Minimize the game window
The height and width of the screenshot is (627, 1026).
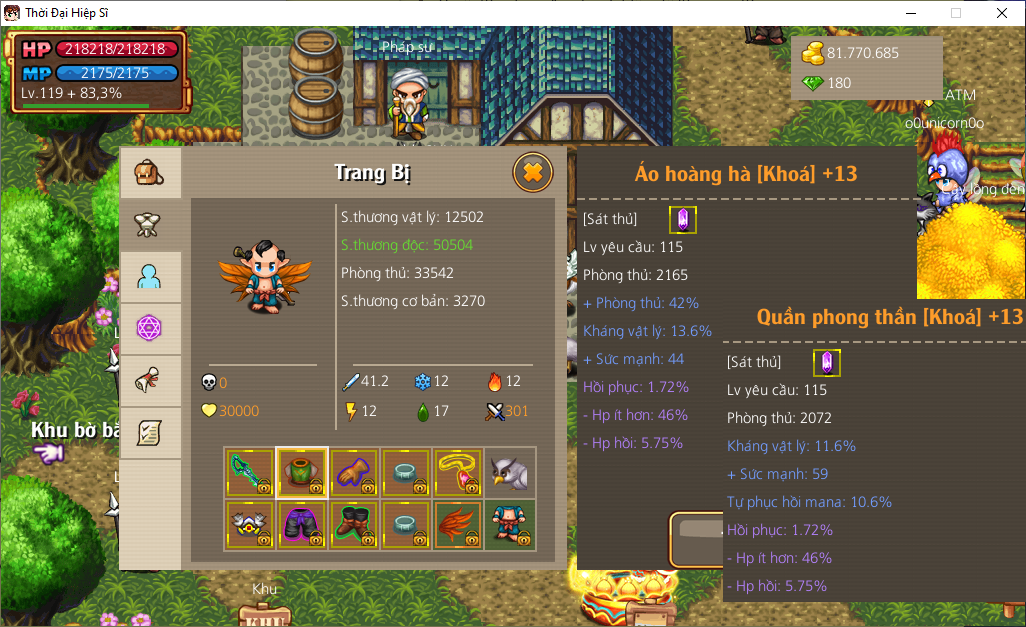(x=910, y=13)
